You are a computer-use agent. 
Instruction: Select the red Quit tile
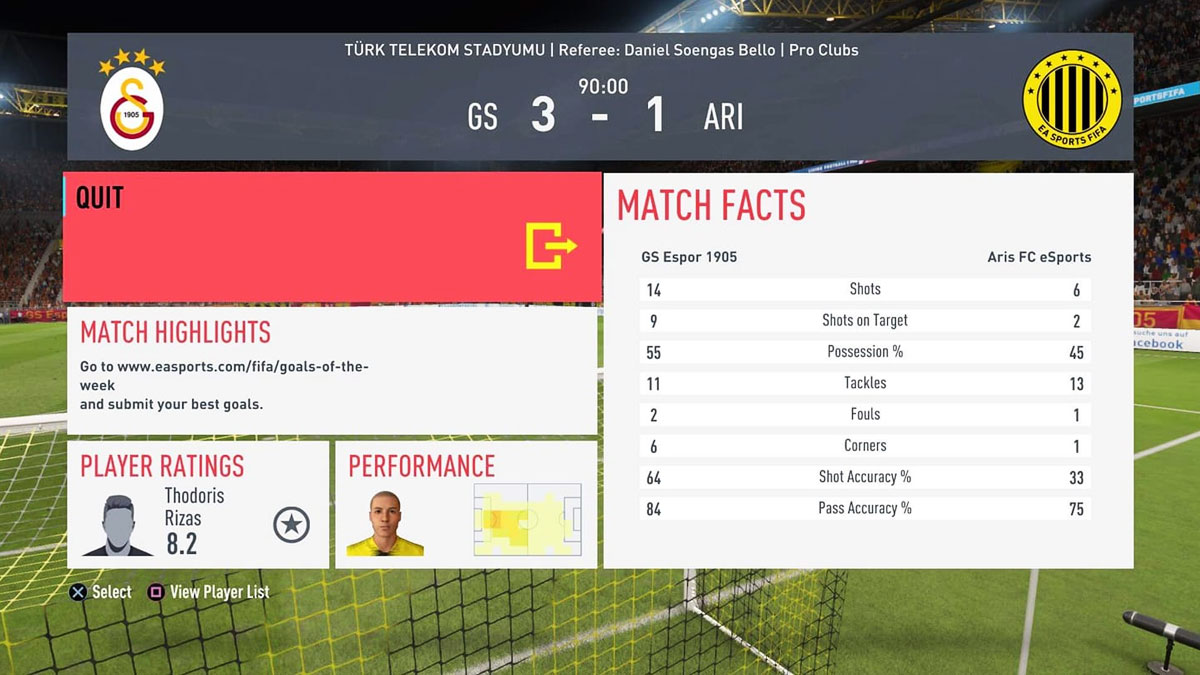click(x=332, y=237)
